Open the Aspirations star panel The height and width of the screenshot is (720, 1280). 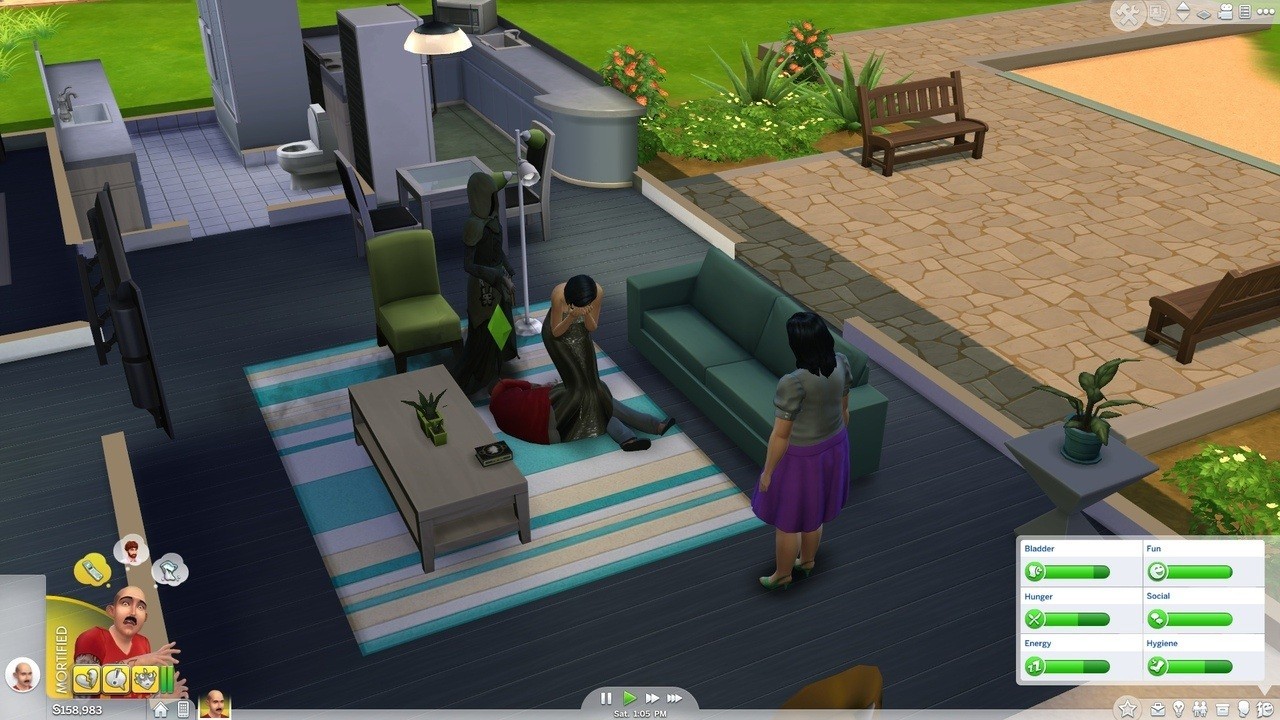[x=1127, y=708]
